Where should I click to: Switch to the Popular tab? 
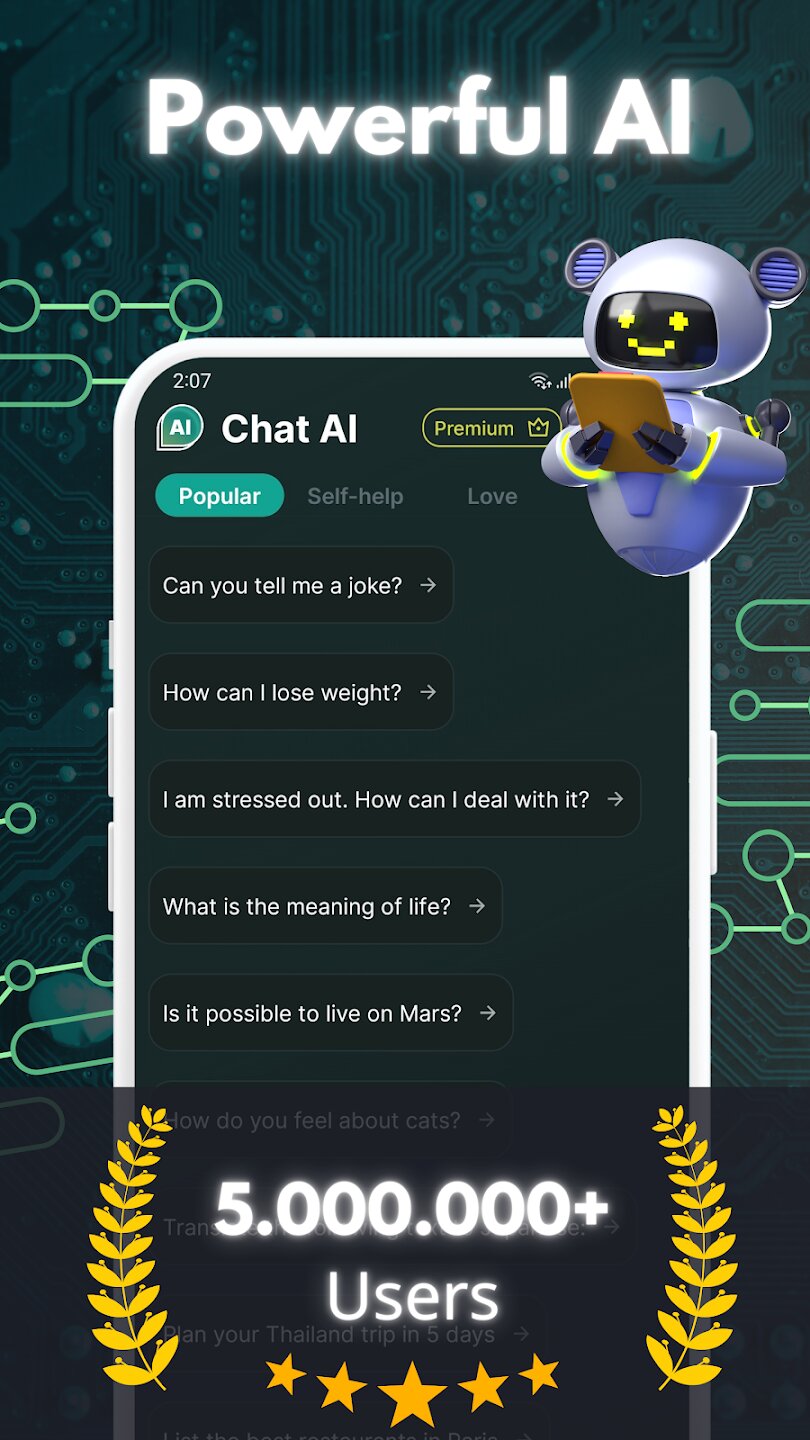click(x=219, y=496)
